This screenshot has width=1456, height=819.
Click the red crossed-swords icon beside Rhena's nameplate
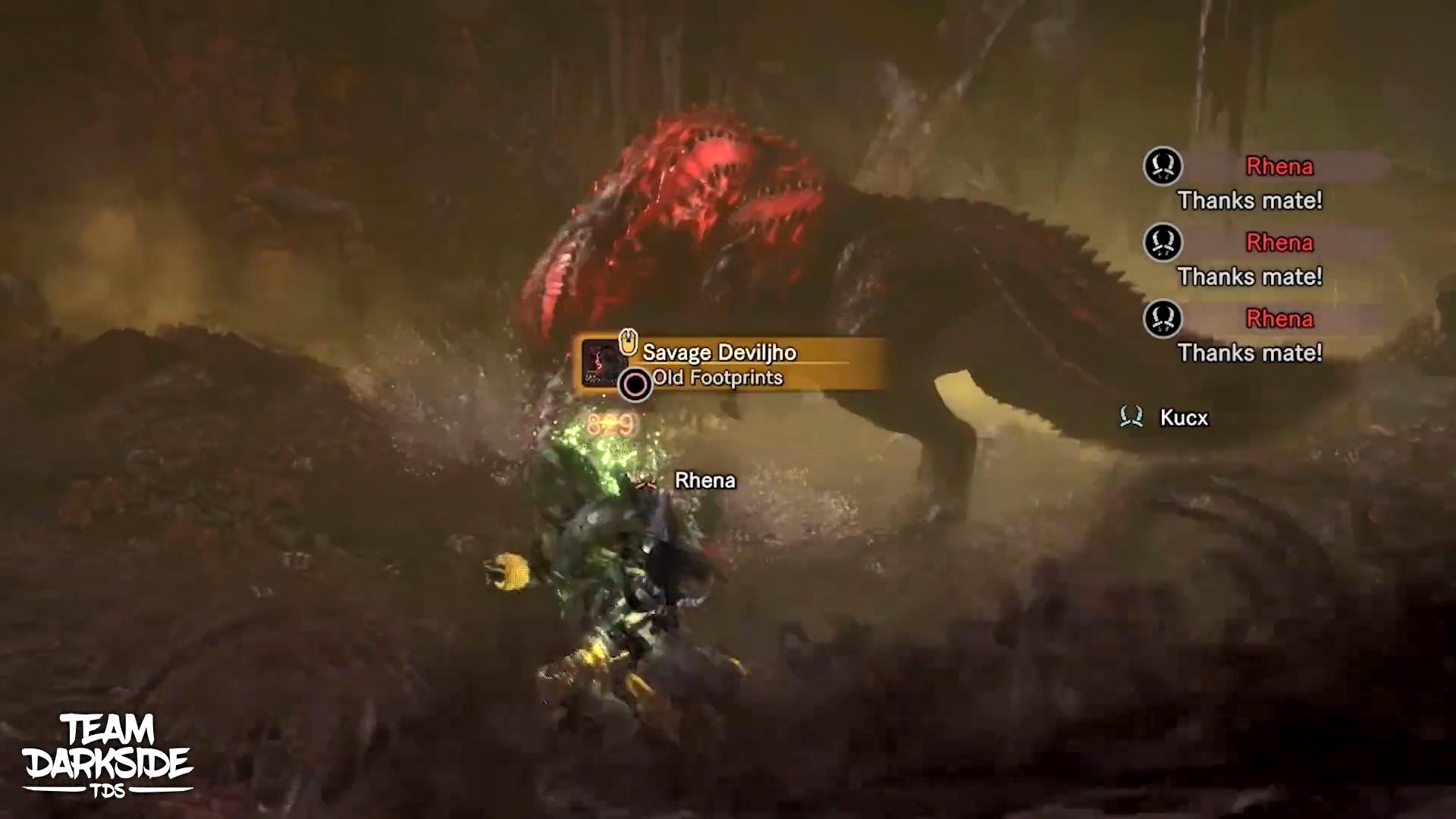click(646, 481)
